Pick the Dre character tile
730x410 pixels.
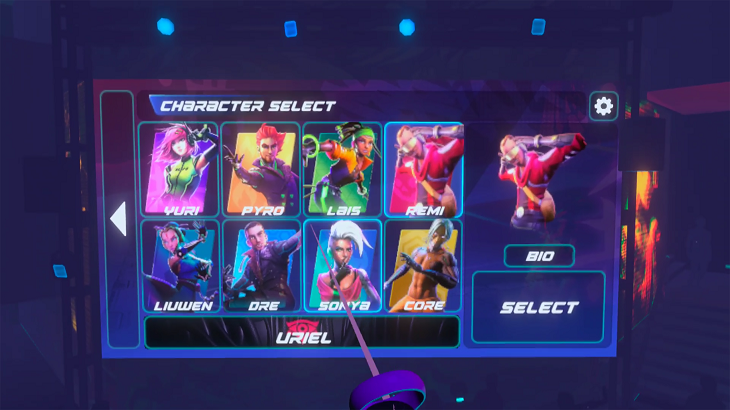260,266
